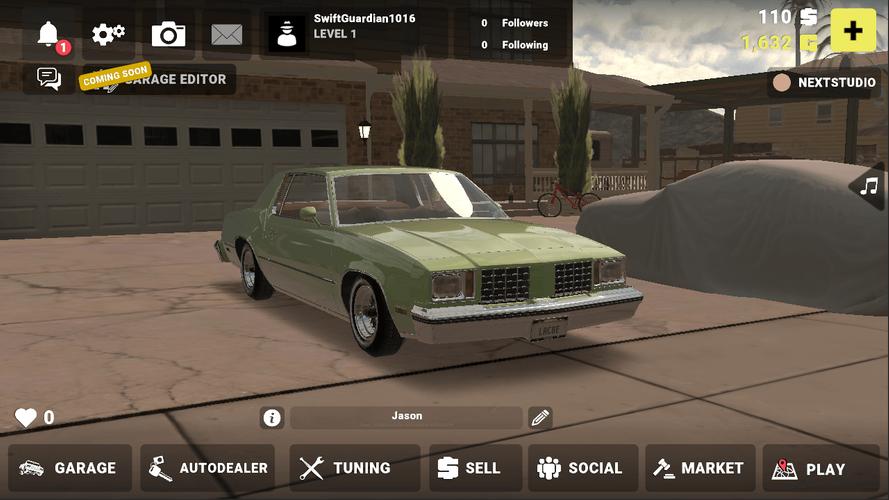Like the car with the heart icon

tap(26, 418)
